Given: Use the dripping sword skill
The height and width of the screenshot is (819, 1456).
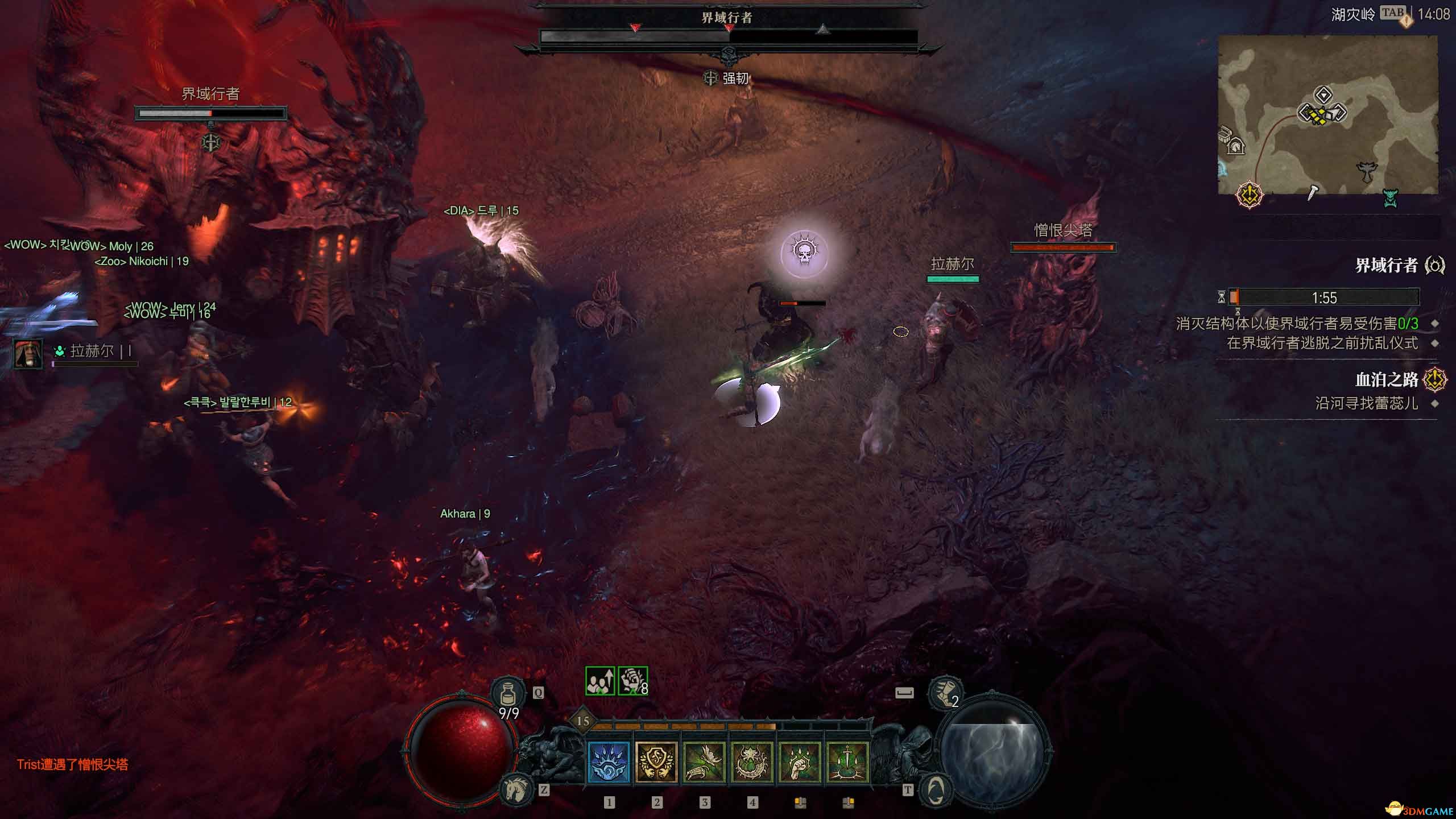Looking at the screenshot, I should pyautogui.click(x=847, y=762).
